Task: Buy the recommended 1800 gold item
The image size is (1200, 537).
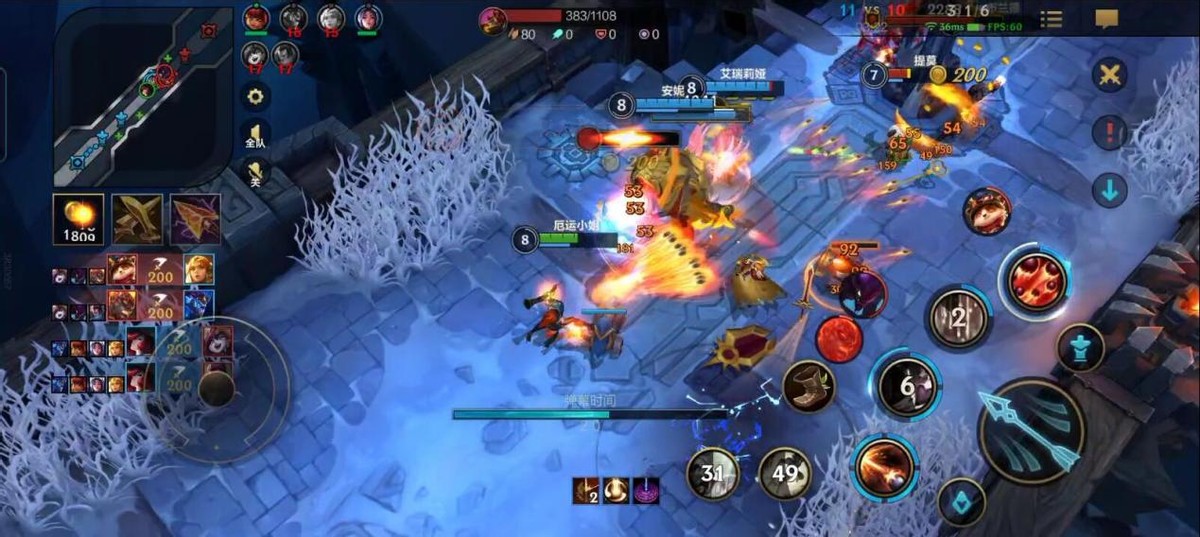Action: pyautogui.click(x=77, y=219)
